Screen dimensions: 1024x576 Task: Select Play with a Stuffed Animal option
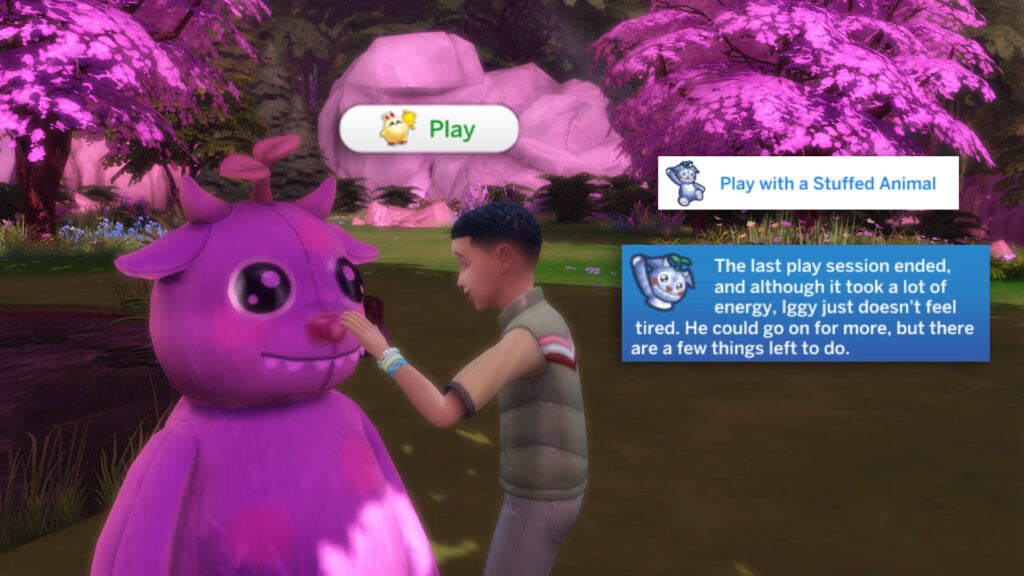(808, 183)
